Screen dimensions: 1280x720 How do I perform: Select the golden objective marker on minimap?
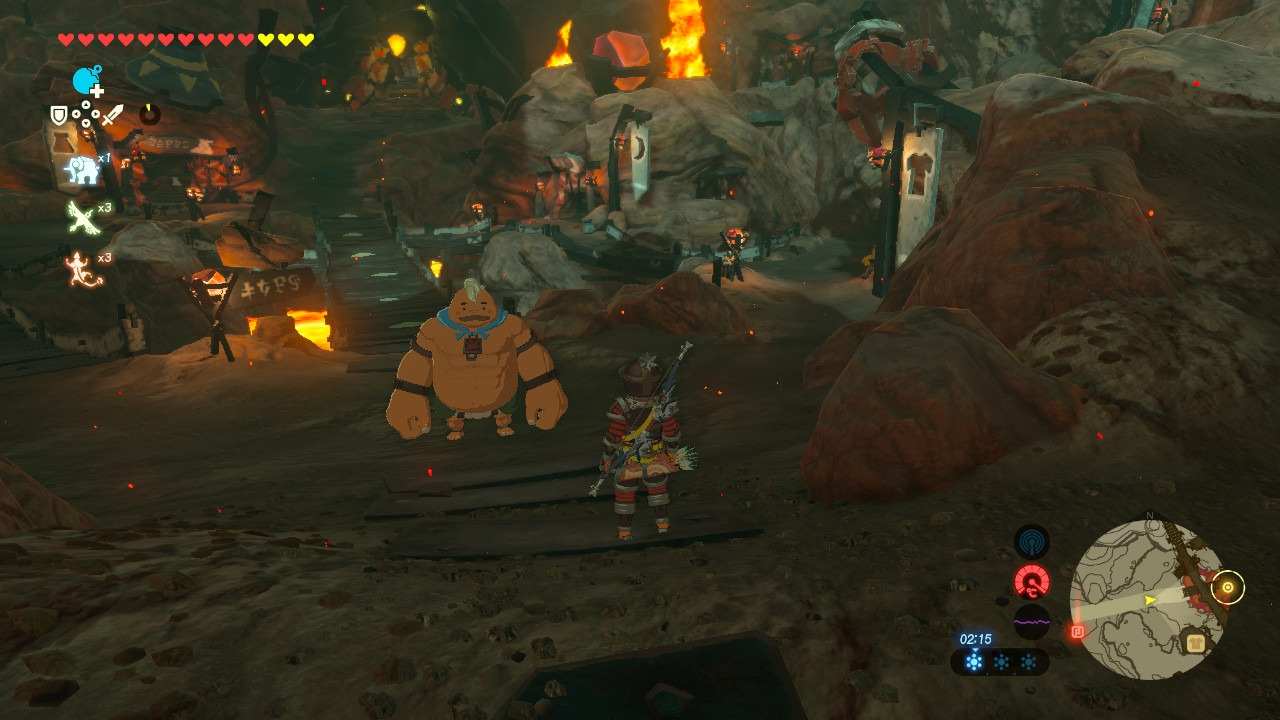(x=1227, y=587)
